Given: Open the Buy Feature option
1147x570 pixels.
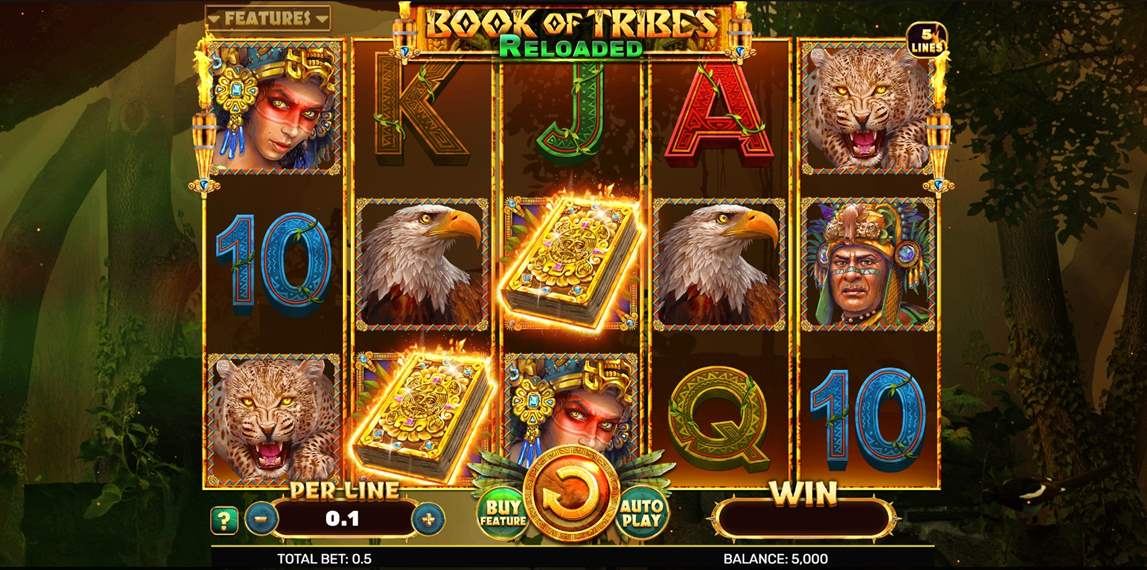Looking at the screenshot, I should (501, 510).
